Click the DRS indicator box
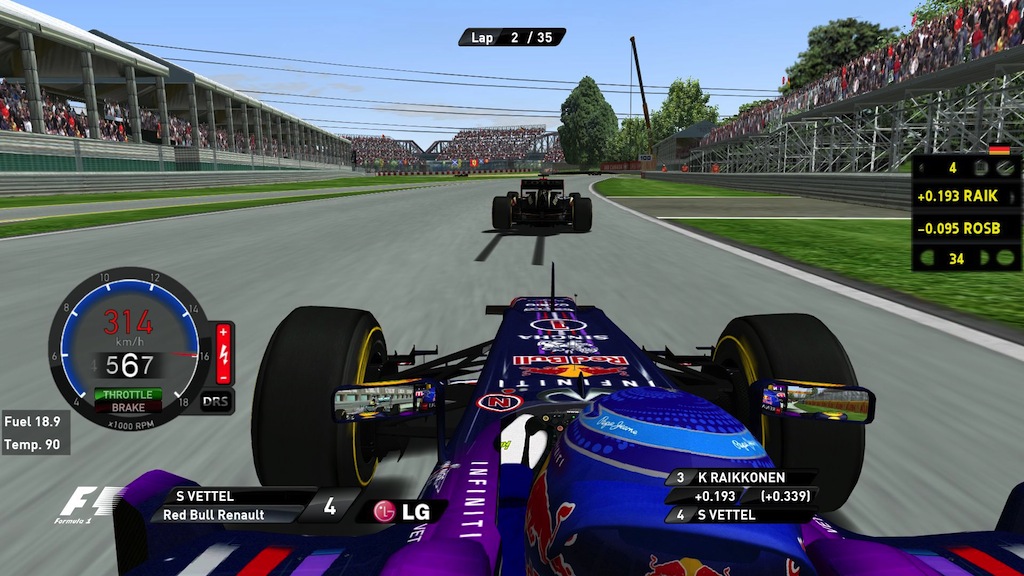The height and width of the screenshot is (576, 1024). (x=216, y=400)
